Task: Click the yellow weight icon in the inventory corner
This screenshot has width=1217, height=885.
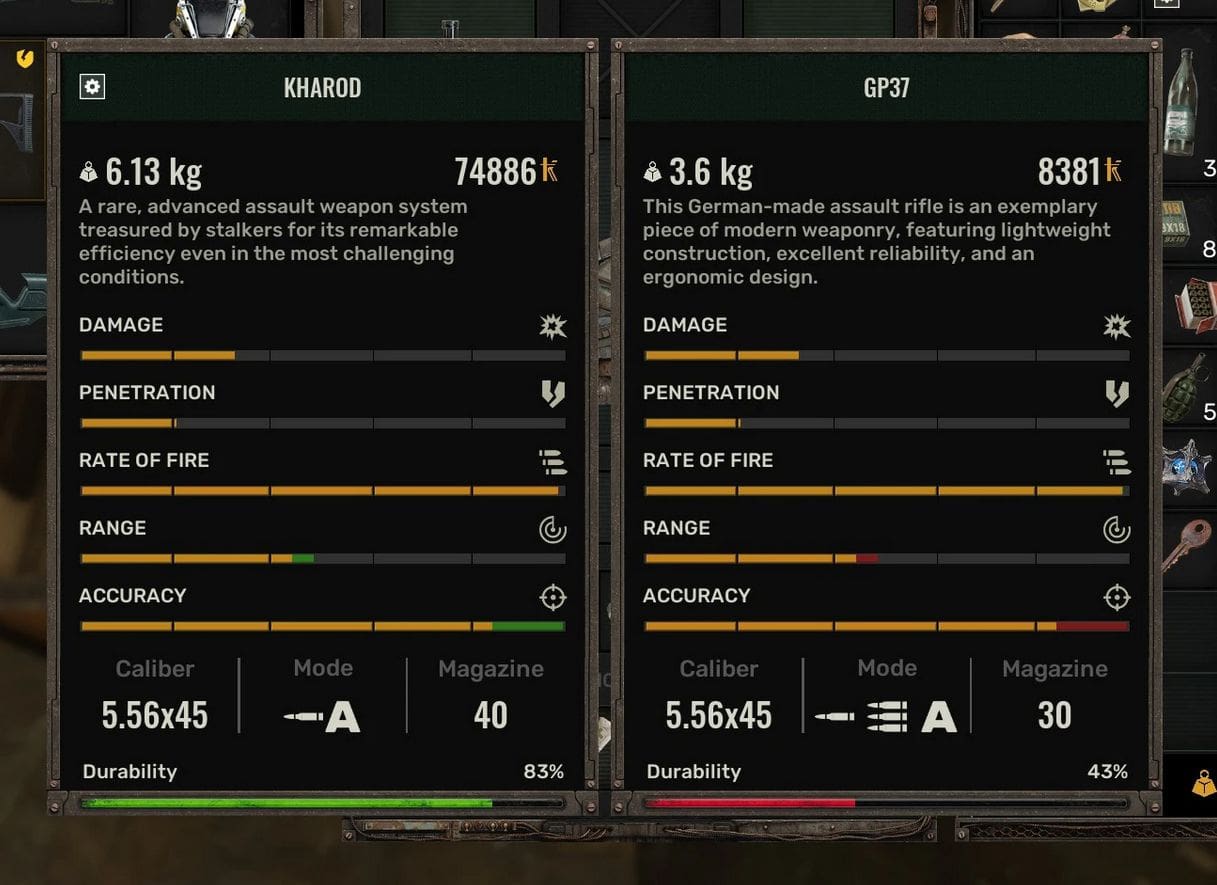Action: pos(1203,785)
